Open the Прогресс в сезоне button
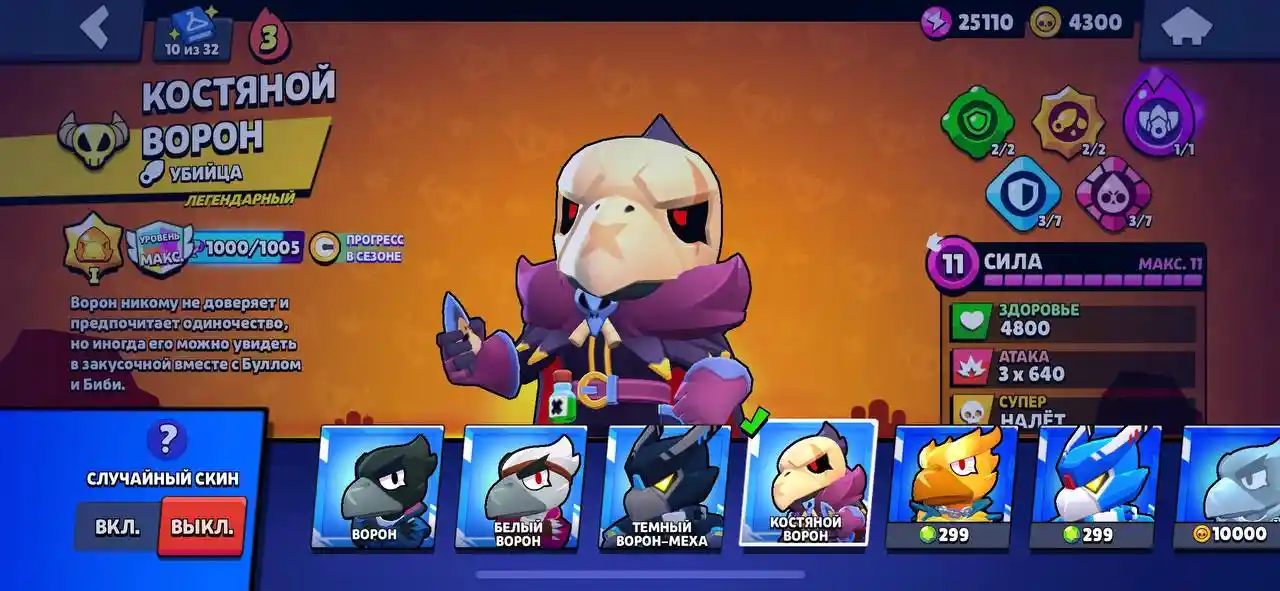 357,248
